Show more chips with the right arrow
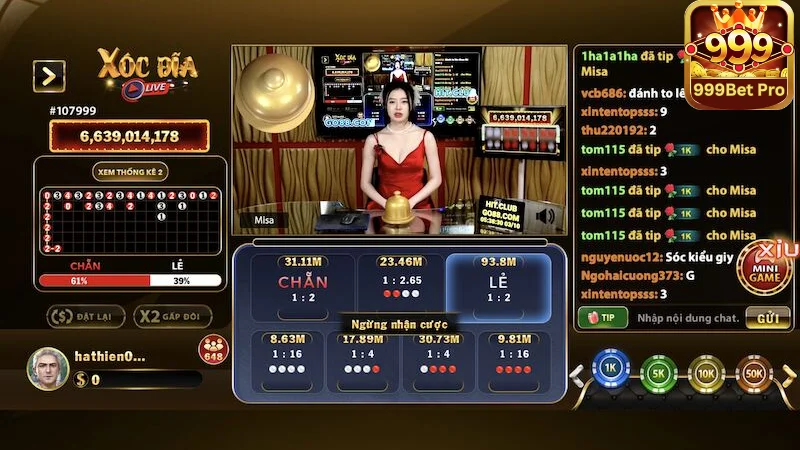The image size is (800, 450). click(x=786, y=376)
